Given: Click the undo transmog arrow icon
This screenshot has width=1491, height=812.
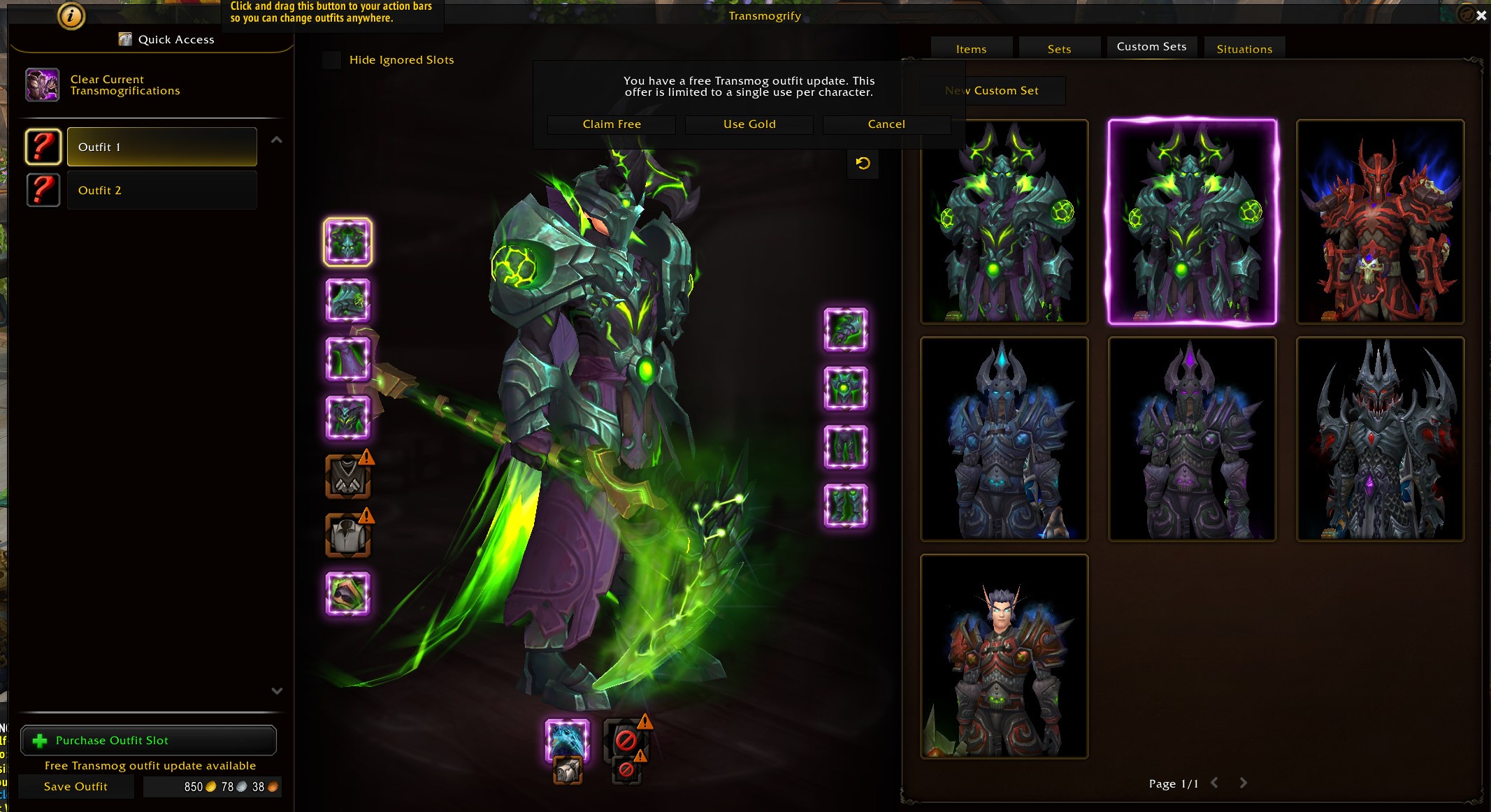Looking at the screenshot, I should (863, 164).
